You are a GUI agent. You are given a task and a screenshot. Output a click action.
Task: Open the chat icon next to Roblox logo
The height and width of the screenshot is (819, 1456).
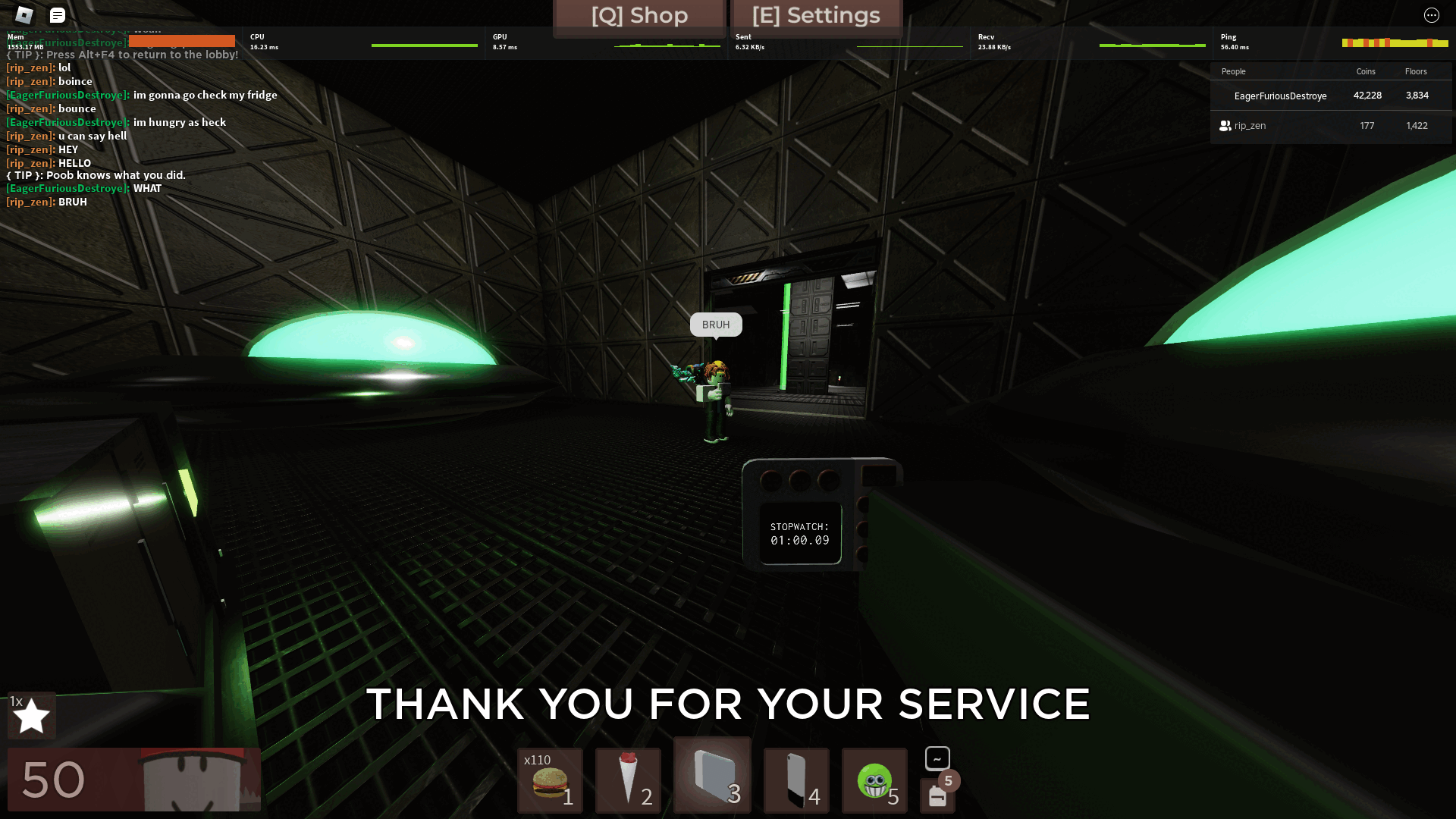(x=56, y=14)
